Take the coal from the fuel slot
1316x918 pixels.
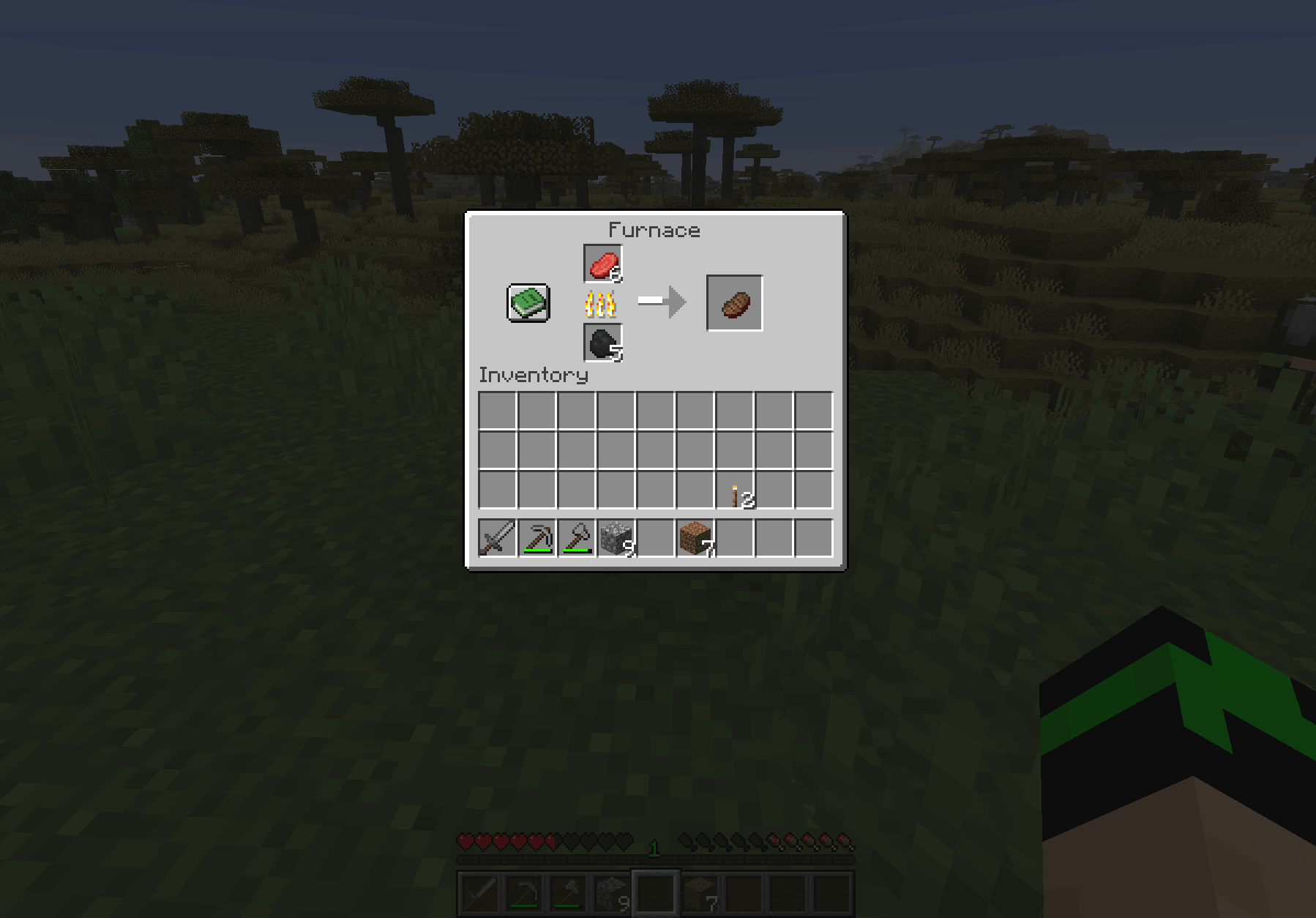coord(602,343)
